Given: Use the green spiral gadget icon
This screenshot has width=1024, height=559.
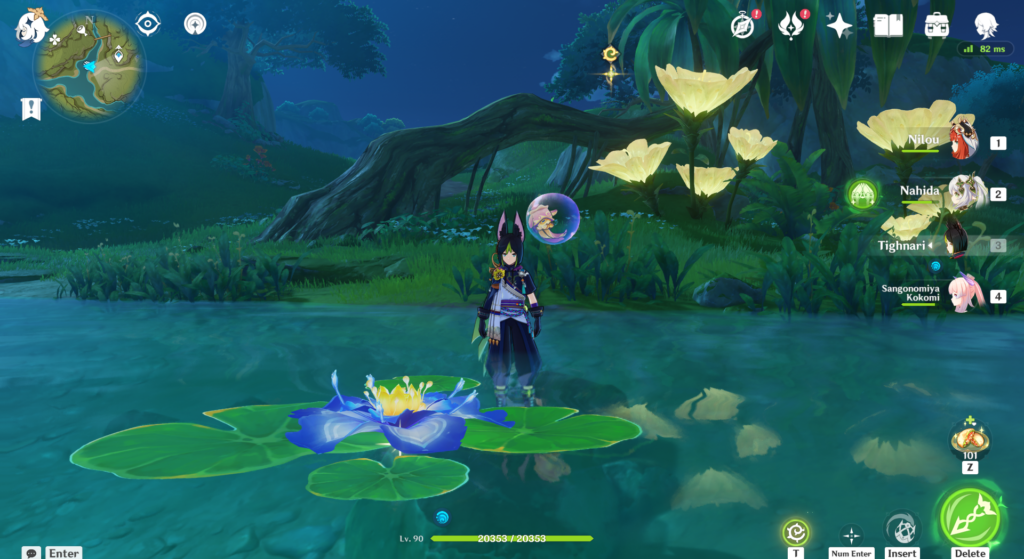Looking at the screenshot, I should point(796,532).
